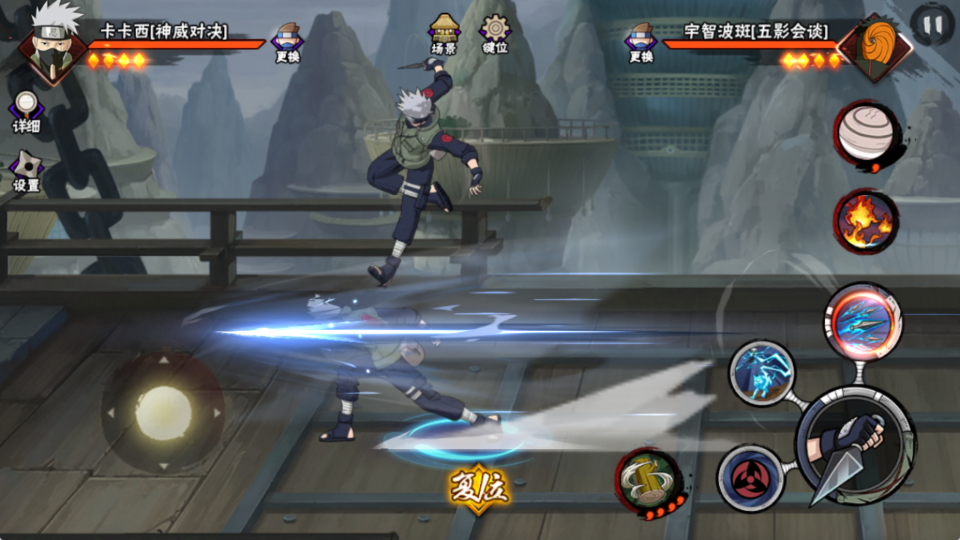Viewport: 960px width, 540px height.
Task: Activate the blue lightning skill icon
Action: [761, 372]
